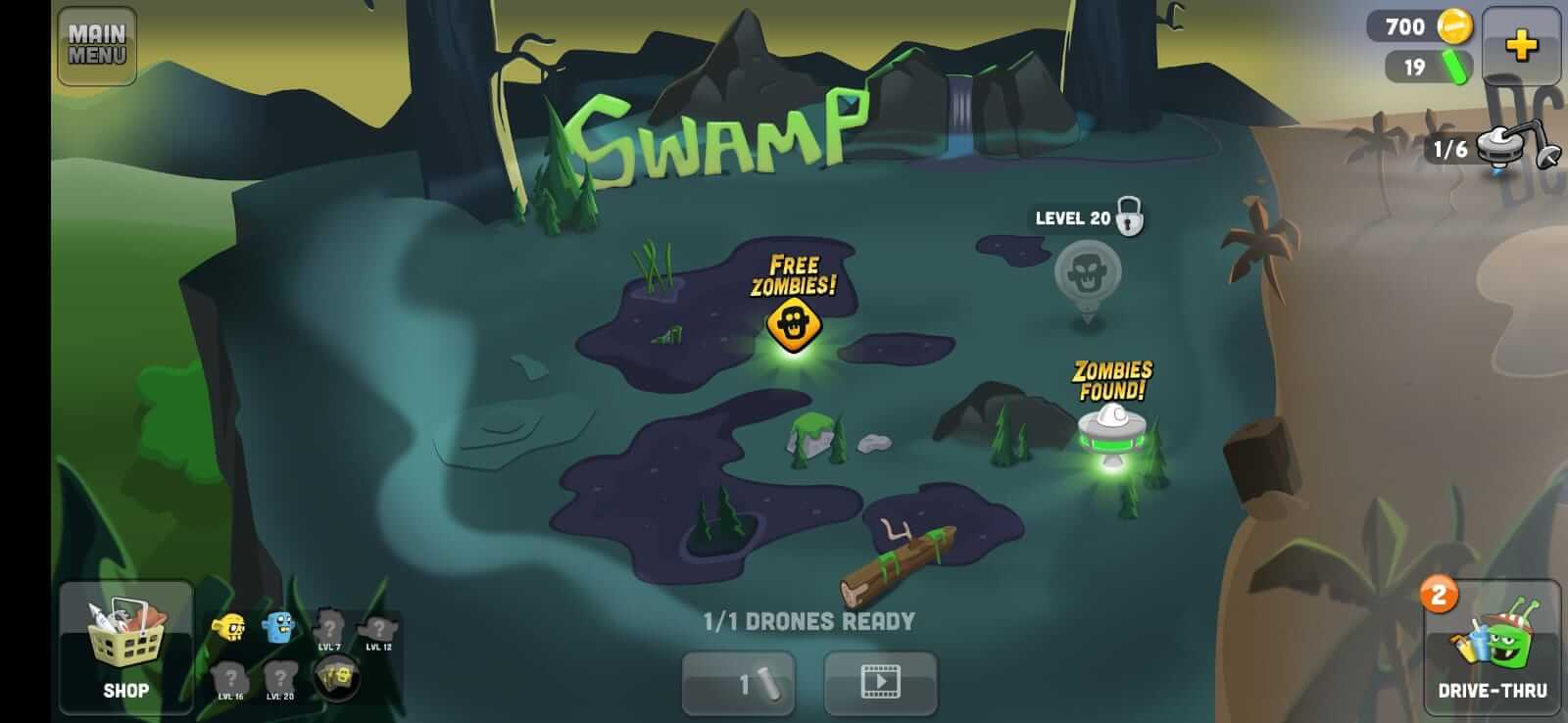Tap the green battery energy indicator

[x=1427, y=69]
